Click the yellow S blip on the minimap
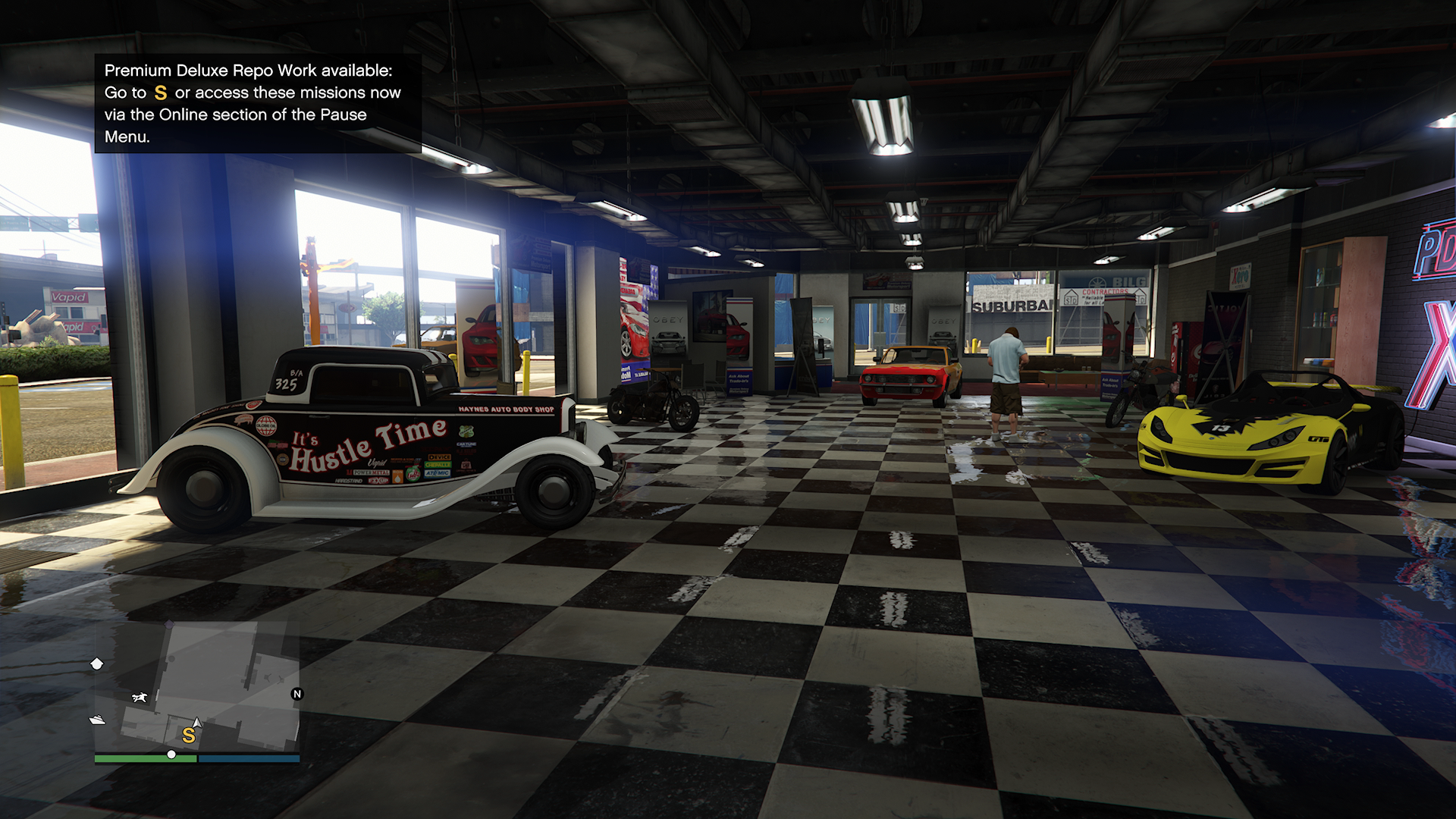Viewport: 1456px width, 819px height. 188,735
